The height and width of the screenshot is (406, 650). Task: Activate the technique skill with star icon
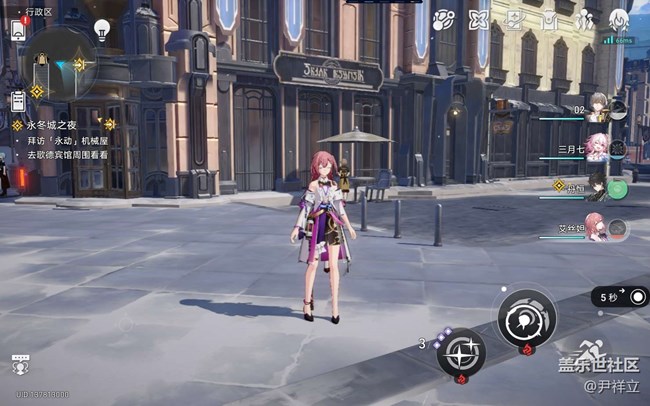click(x=461, y=352)
